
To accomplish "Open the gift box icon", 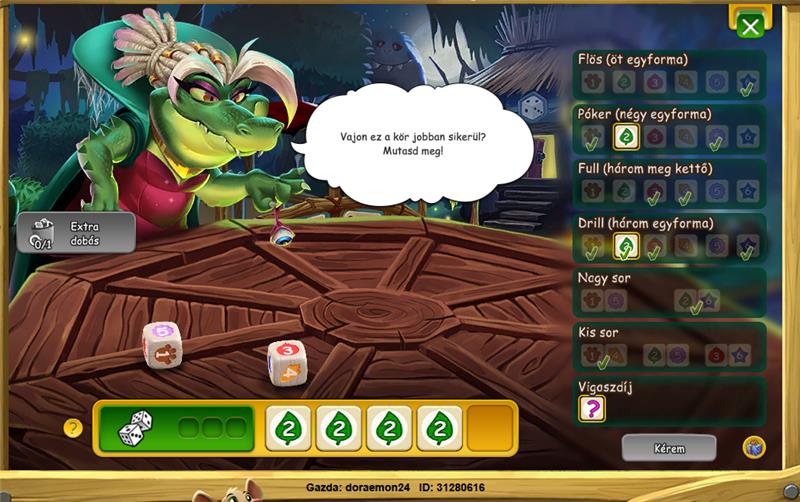I will (x=753, y=447).
